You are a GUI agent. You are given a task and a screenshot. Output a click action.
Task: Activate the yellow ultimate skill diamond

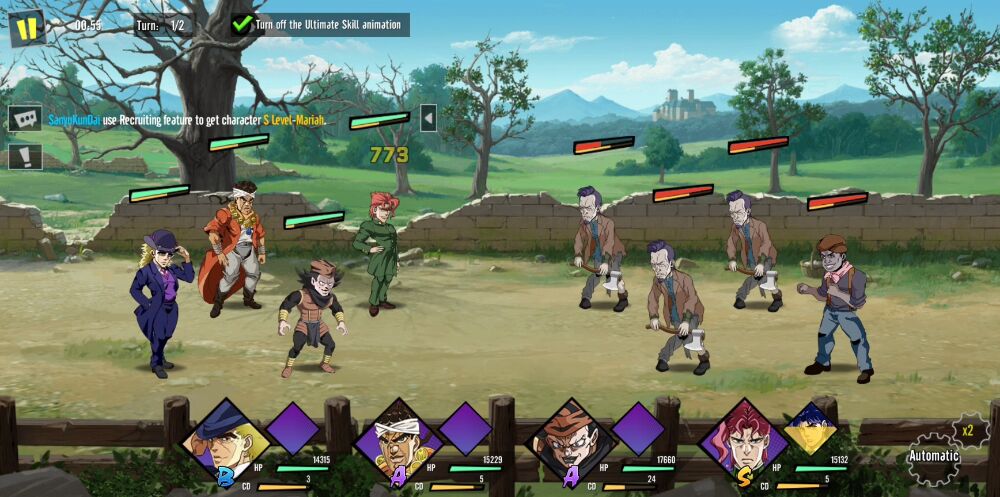(811, 429)
